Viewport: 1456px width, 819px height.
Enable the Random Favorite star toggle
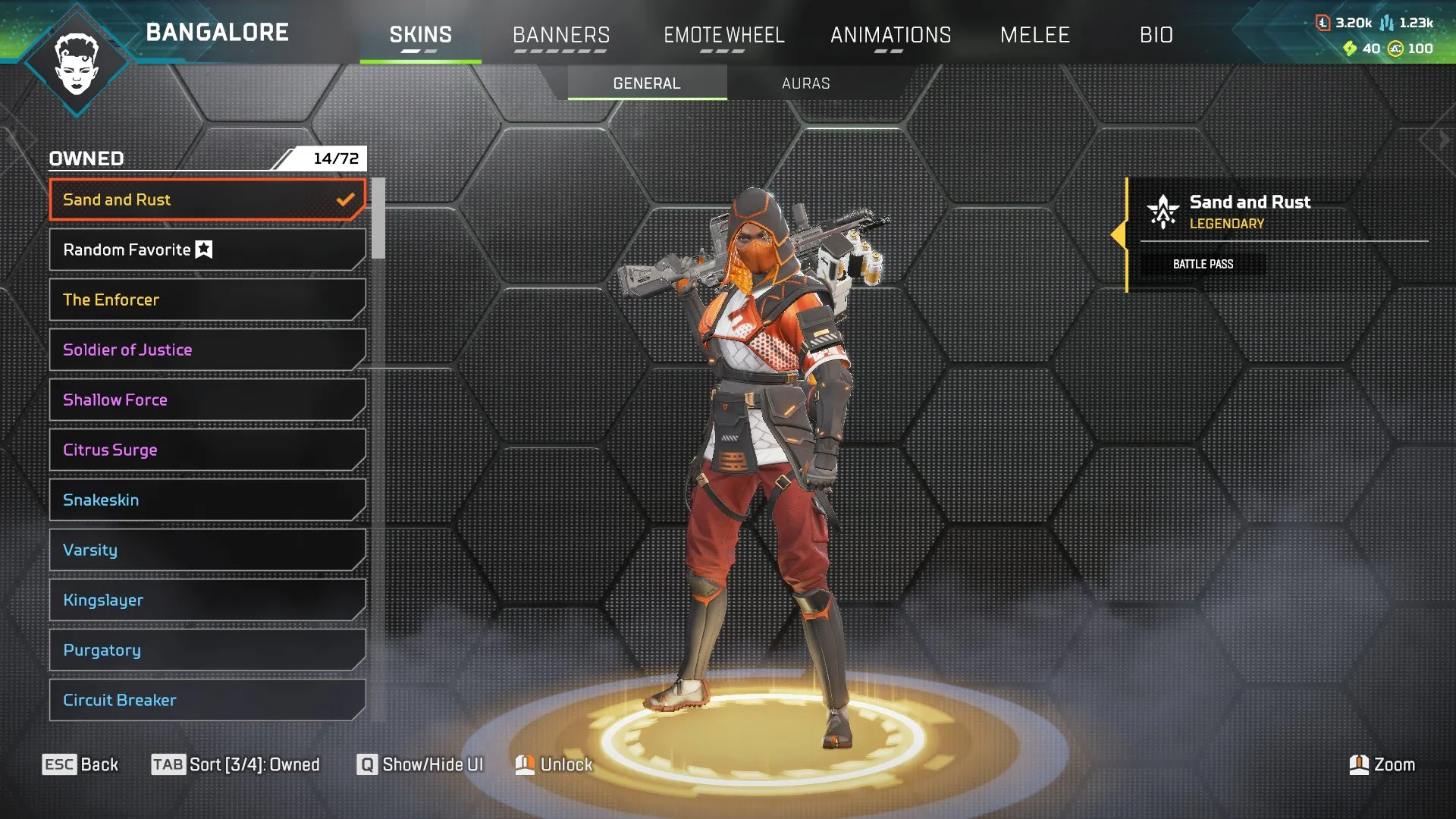click(203, 248)
